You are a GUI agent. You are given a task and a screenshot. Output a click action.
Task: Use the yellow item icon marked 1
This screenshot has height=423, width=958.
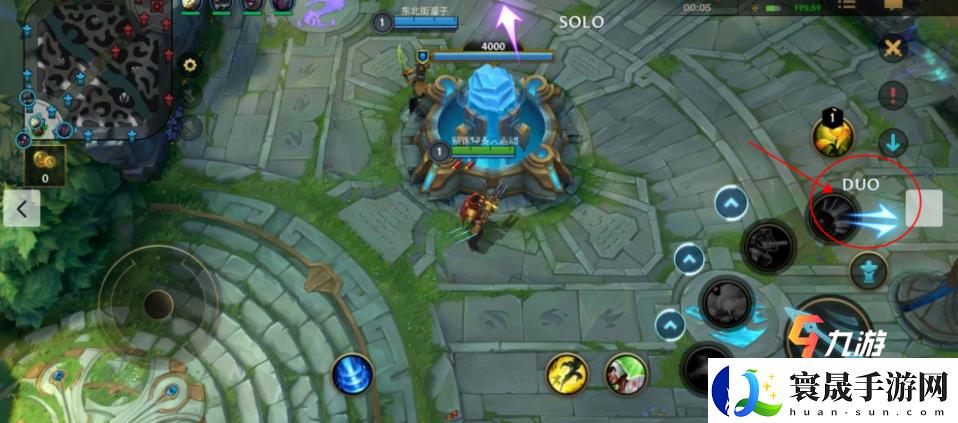pyautogui.click(x=831, y=137)
